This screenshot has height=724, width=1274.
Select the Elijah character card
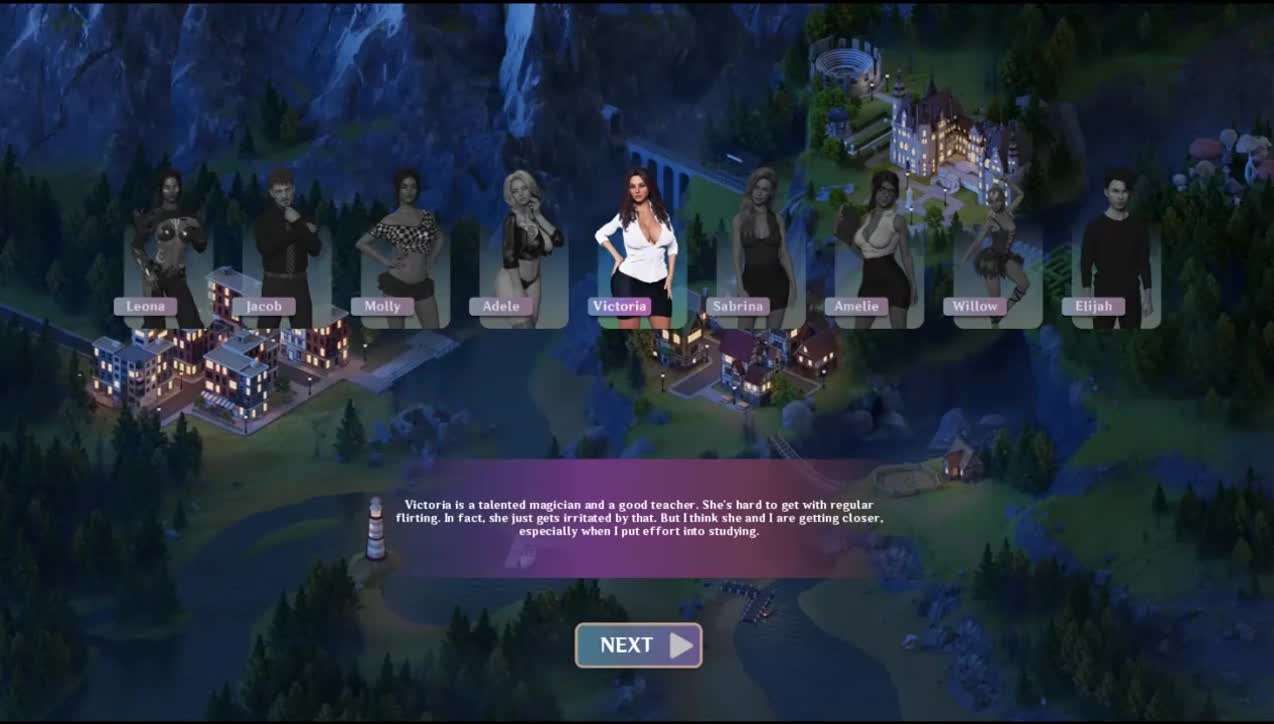click(1116, 260)
